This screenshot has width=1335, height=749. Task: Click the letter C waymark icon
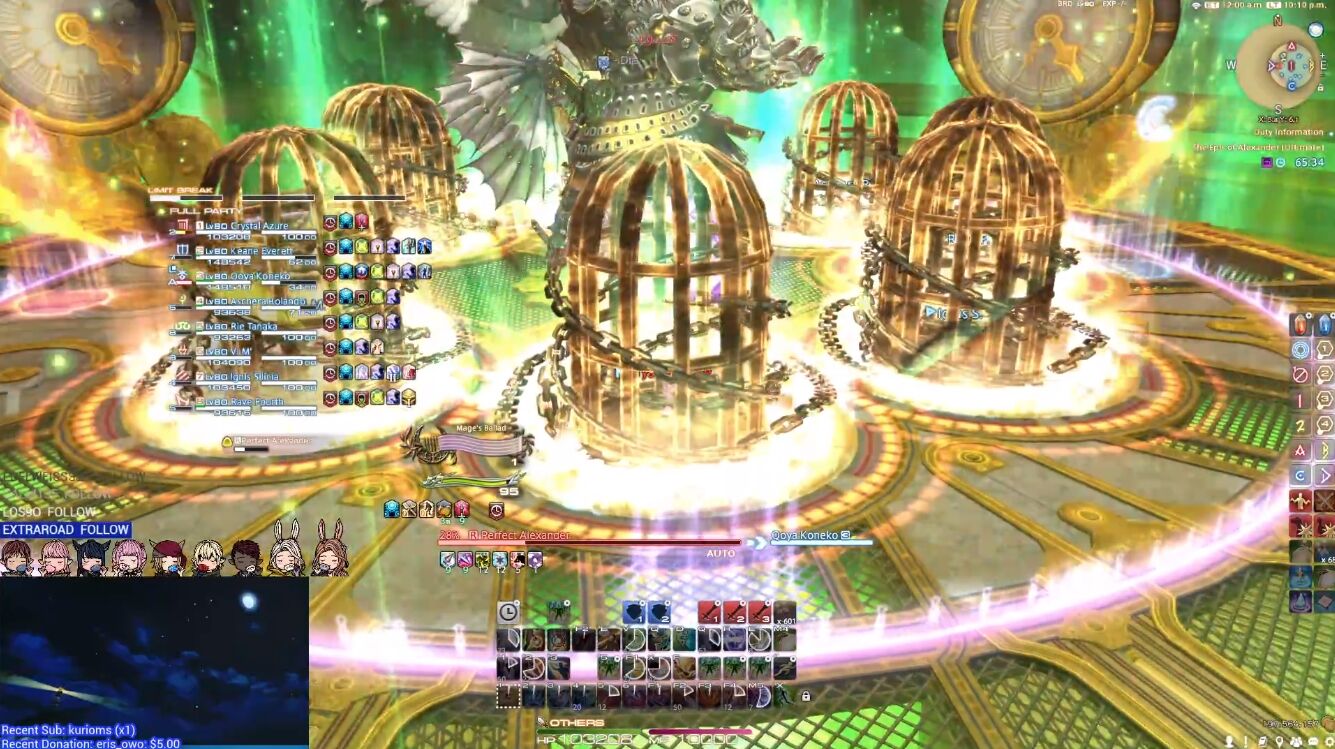[x=1300, y=474]
